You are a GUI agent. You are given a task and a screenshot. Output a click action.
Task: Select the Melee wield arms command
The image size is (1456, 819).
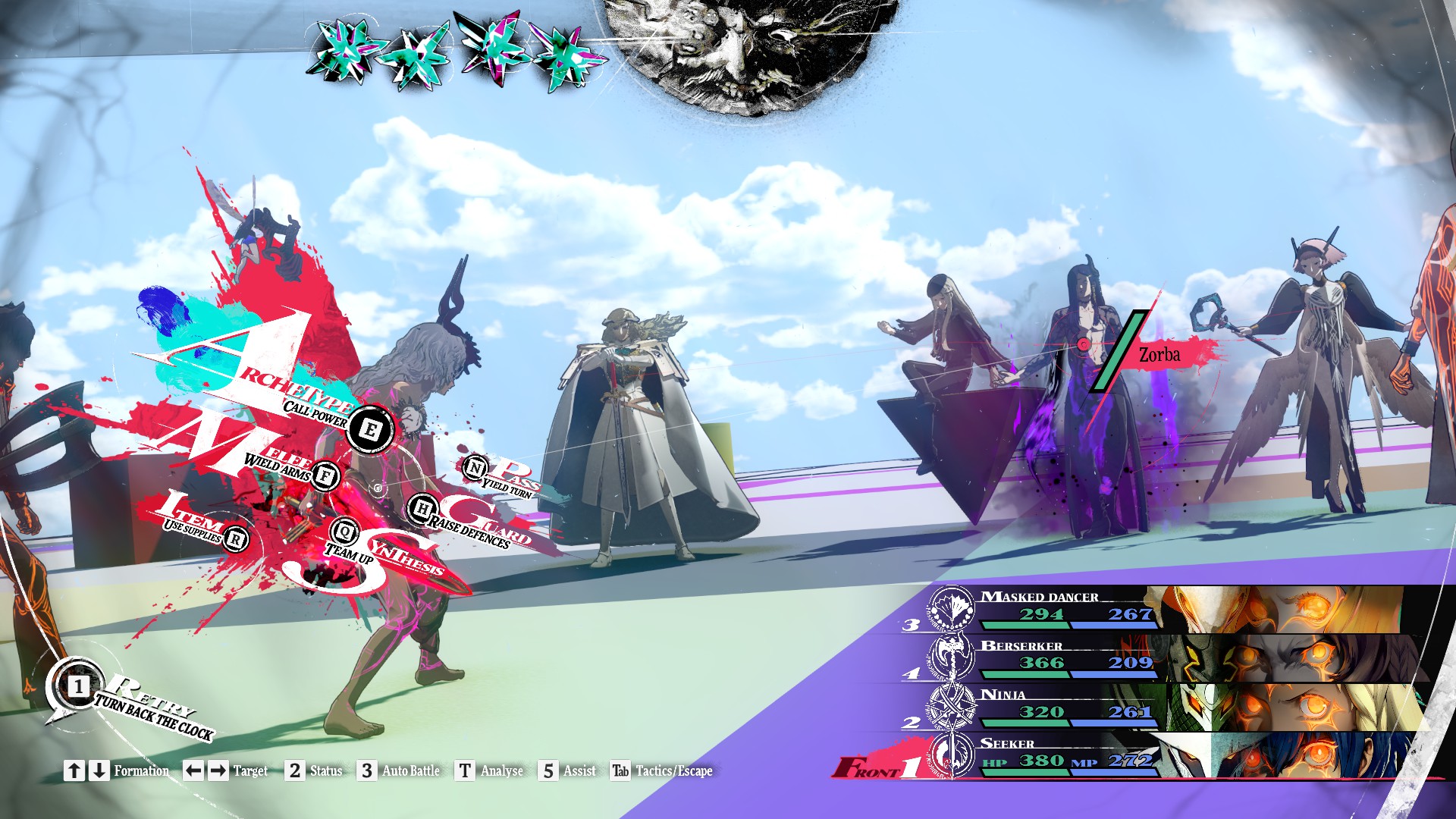coord(325,476)
